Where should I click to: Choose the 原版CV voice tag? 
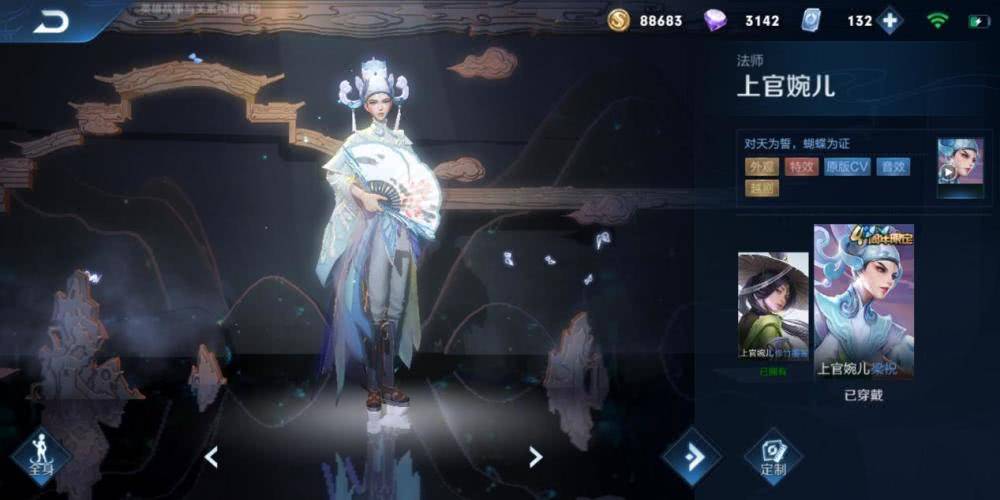pos(847,167)
